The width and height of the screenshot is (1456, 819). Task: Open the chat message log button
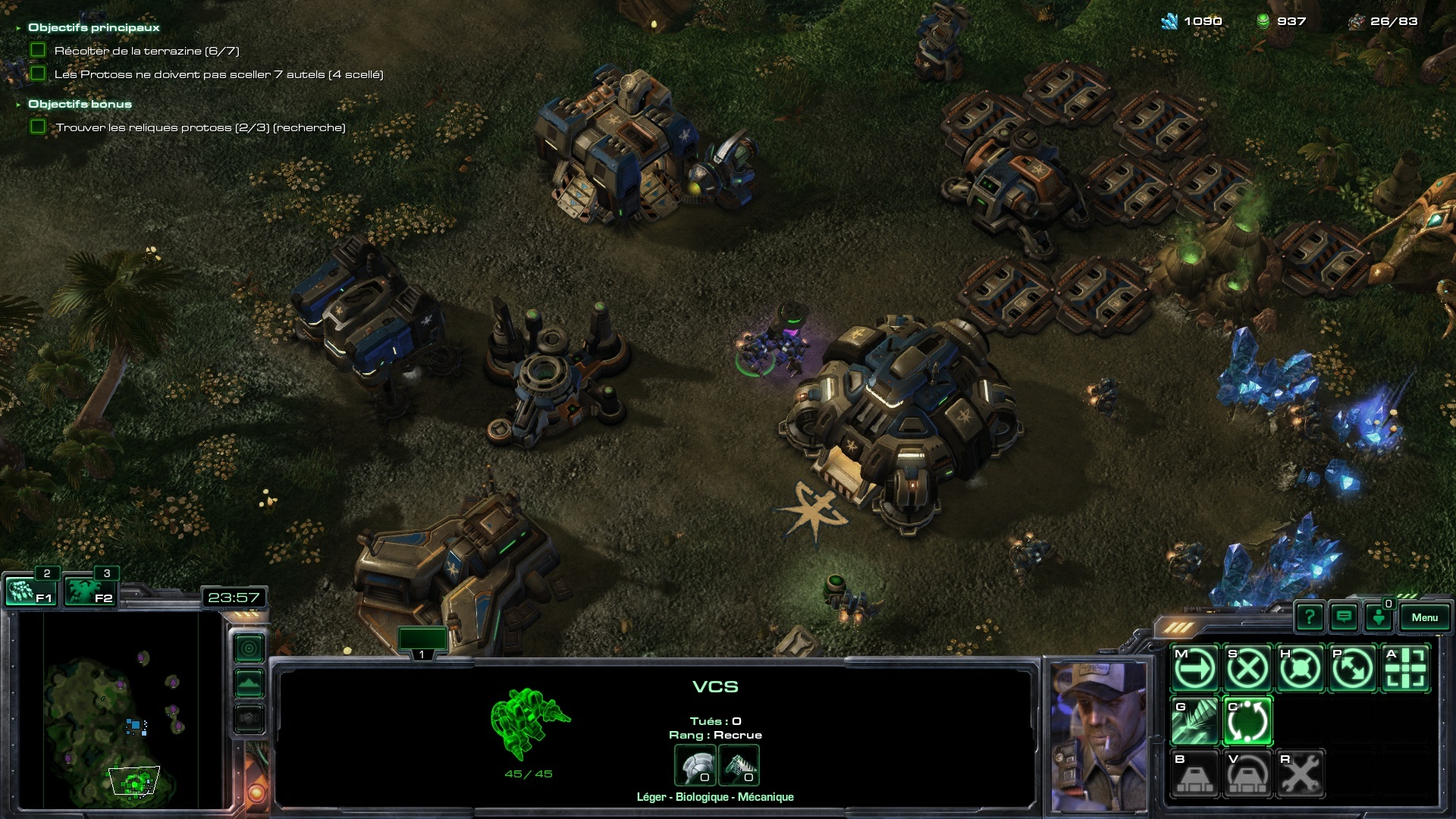pos(1344,617)
